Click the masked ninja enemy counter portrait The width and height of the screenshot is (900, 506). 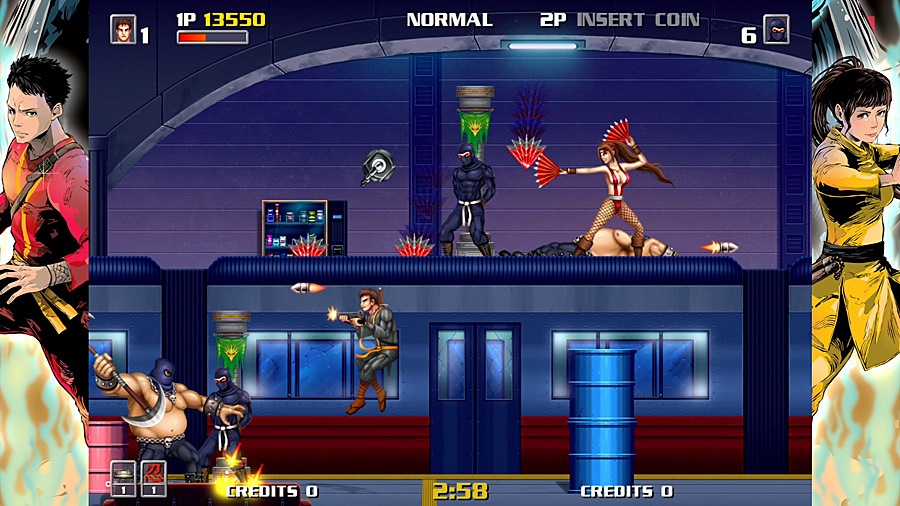[776, 29]
